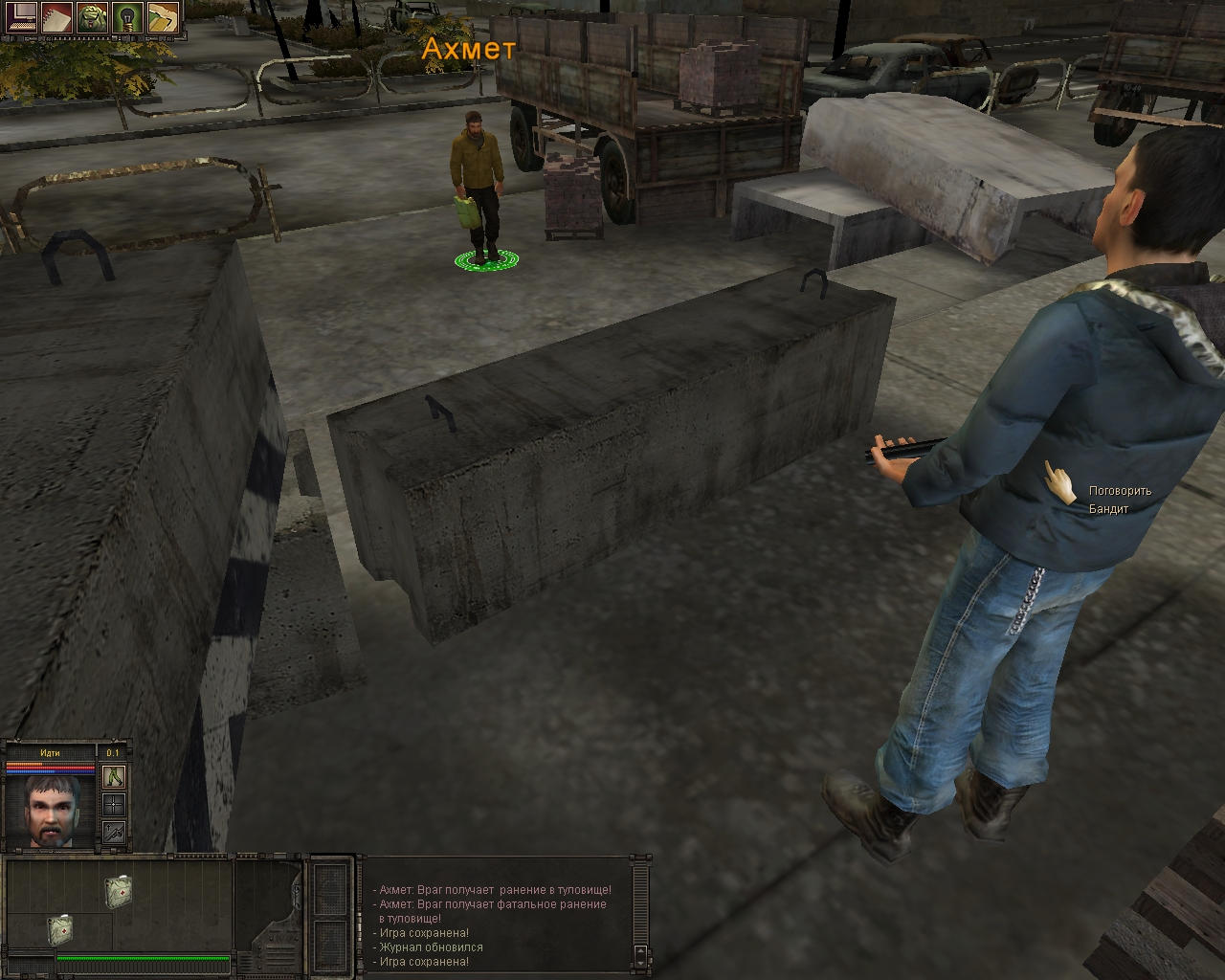1225x980 pixels.
Task: Select Ahmet by his green unit marker
Action: click(486, 258)
